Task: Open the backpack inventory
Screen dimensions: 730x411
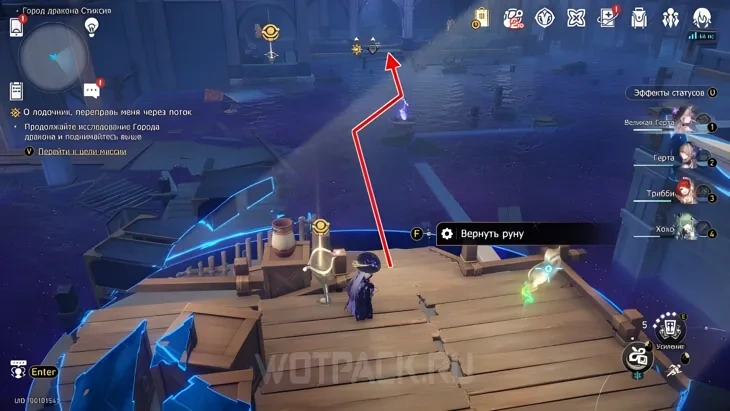Action: 639,18
